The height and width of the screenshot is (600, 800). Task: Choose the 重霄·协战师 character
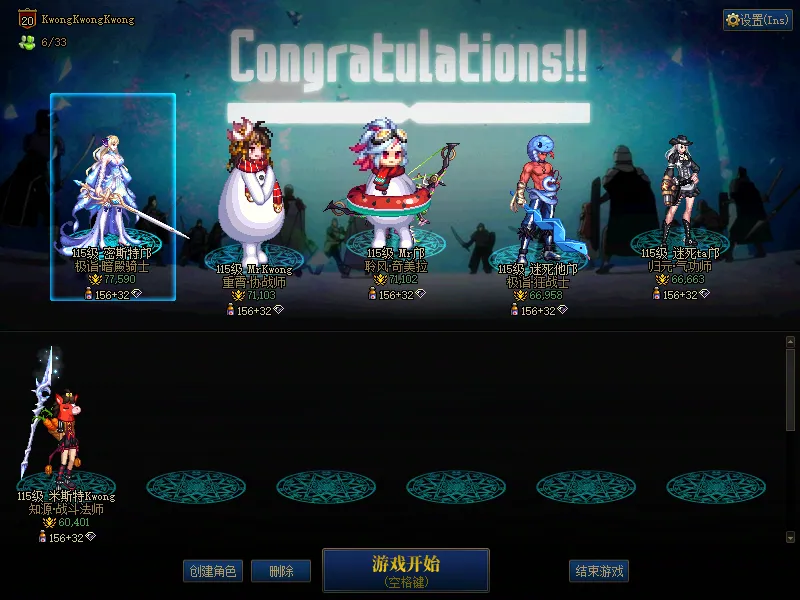click(x=253, y=200)
